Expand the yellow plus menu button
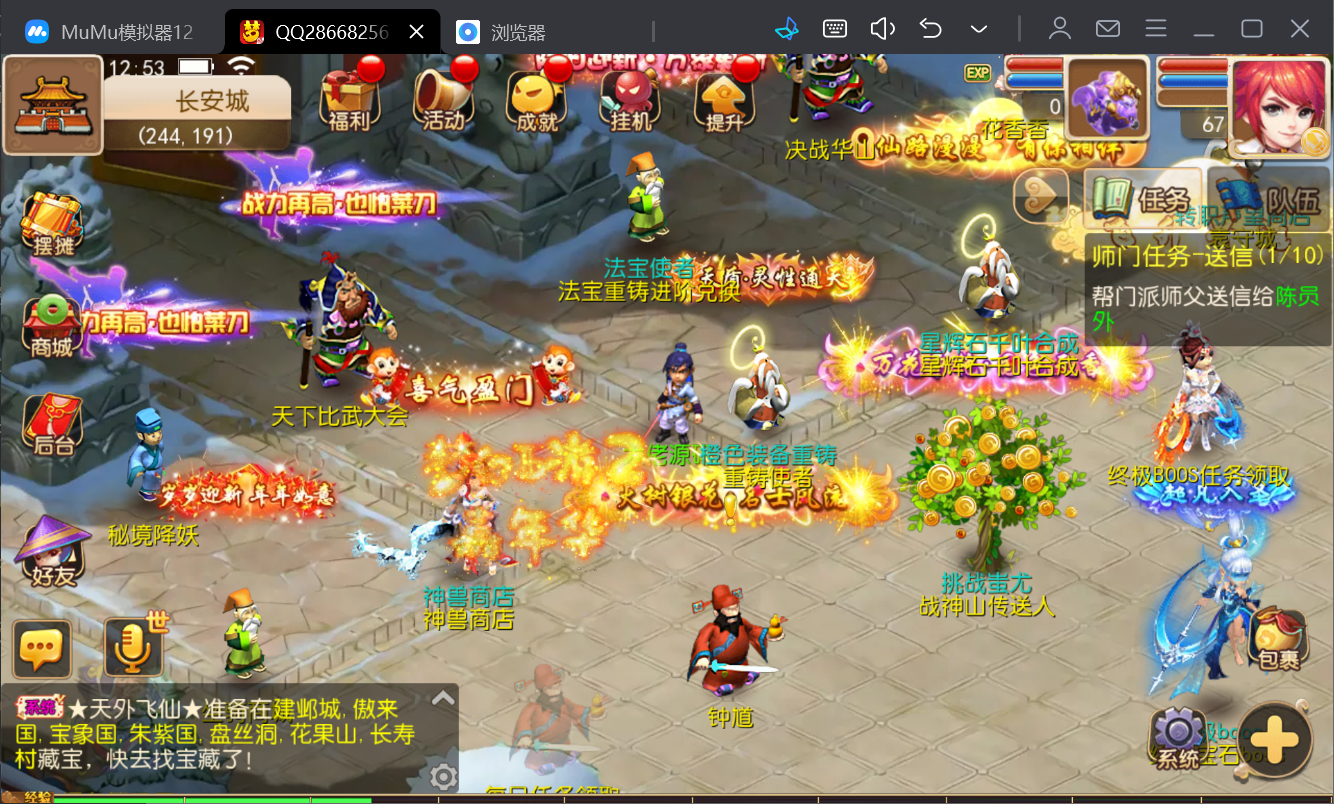The width and height of the screenshot is (1334, 804). click(x=1276, y=741)
